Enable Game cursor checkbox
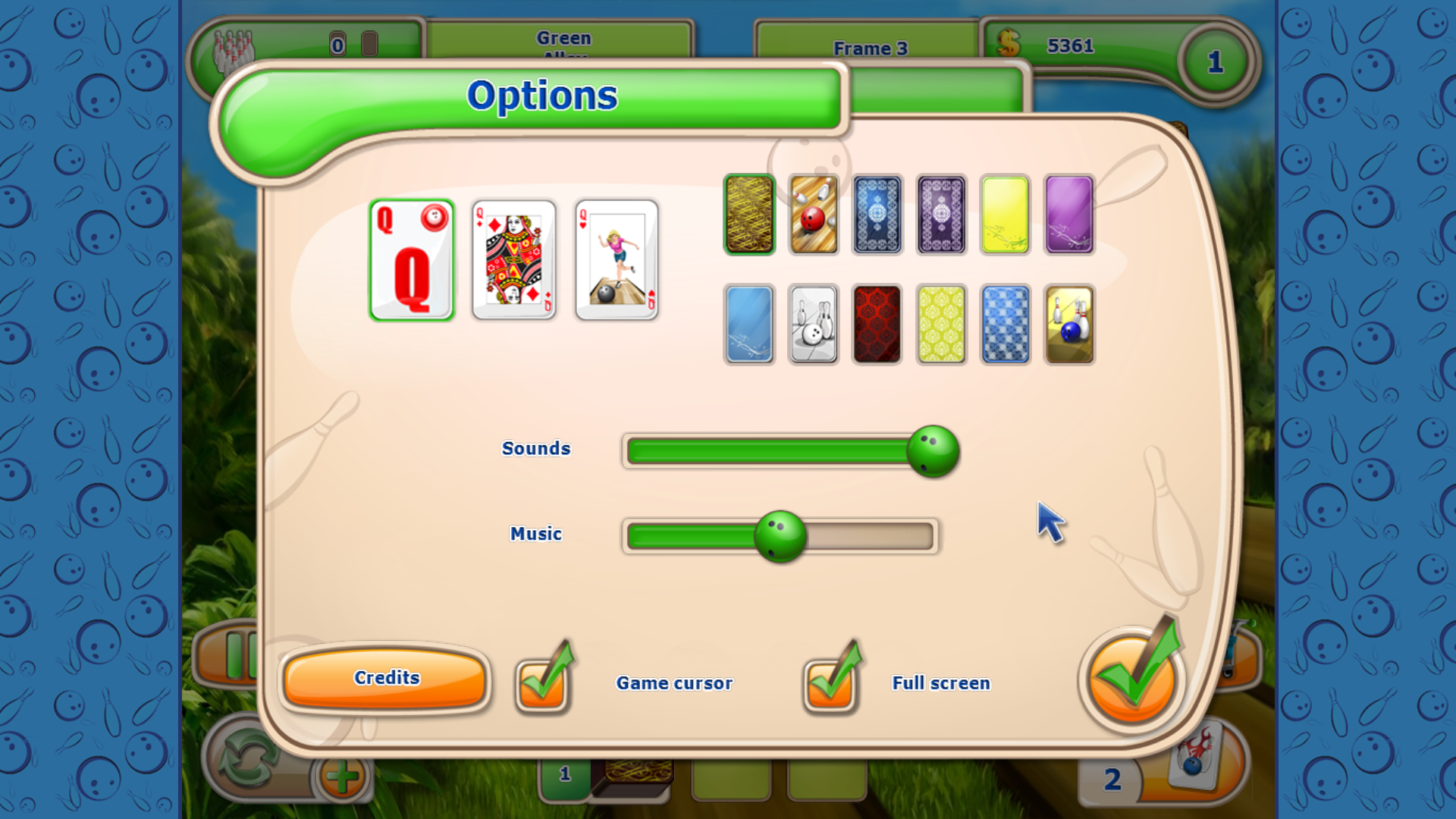This screenshot has height=819, width=1456. [541, 680]
